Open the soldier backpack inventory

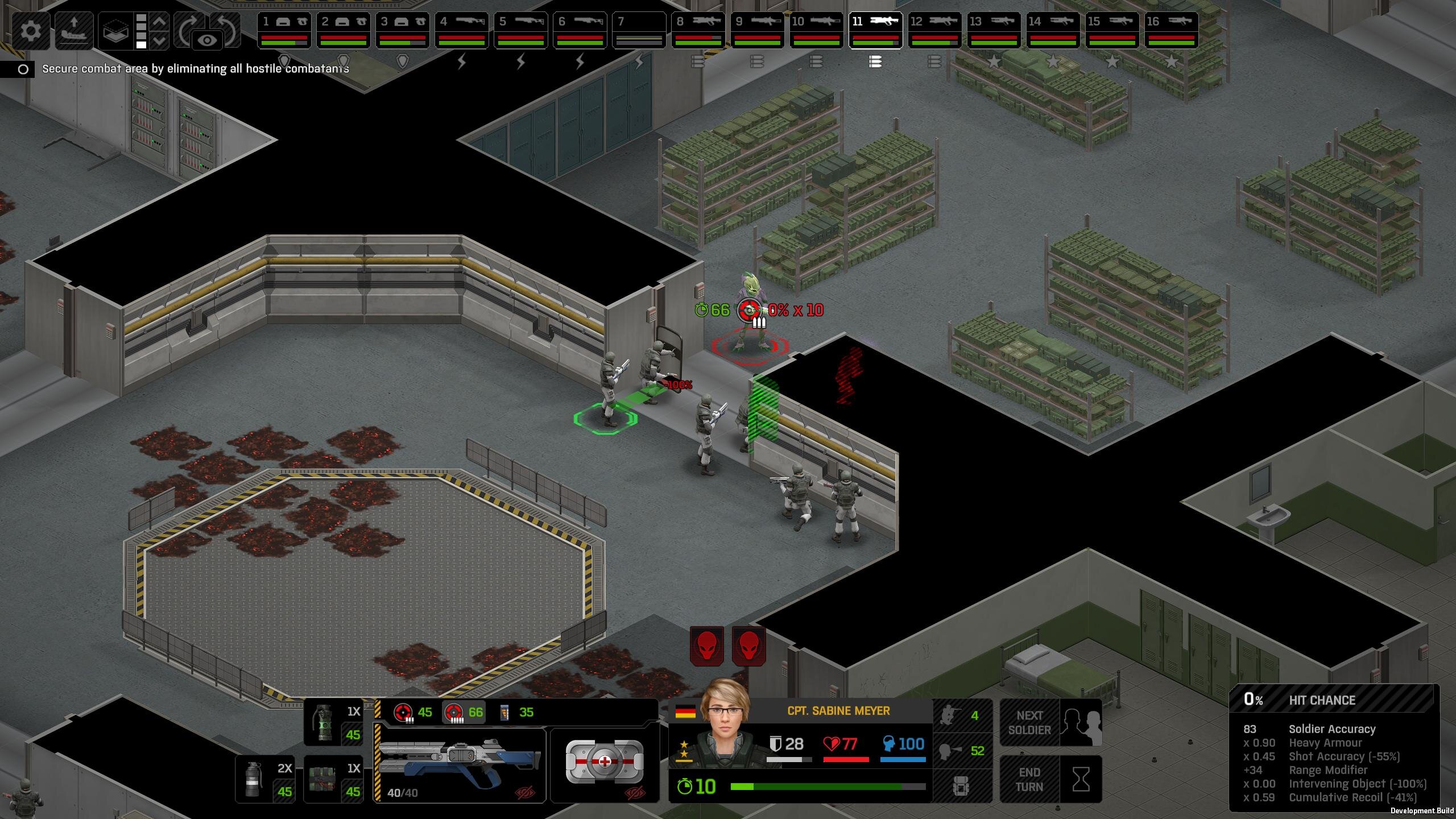pos(961,787)
